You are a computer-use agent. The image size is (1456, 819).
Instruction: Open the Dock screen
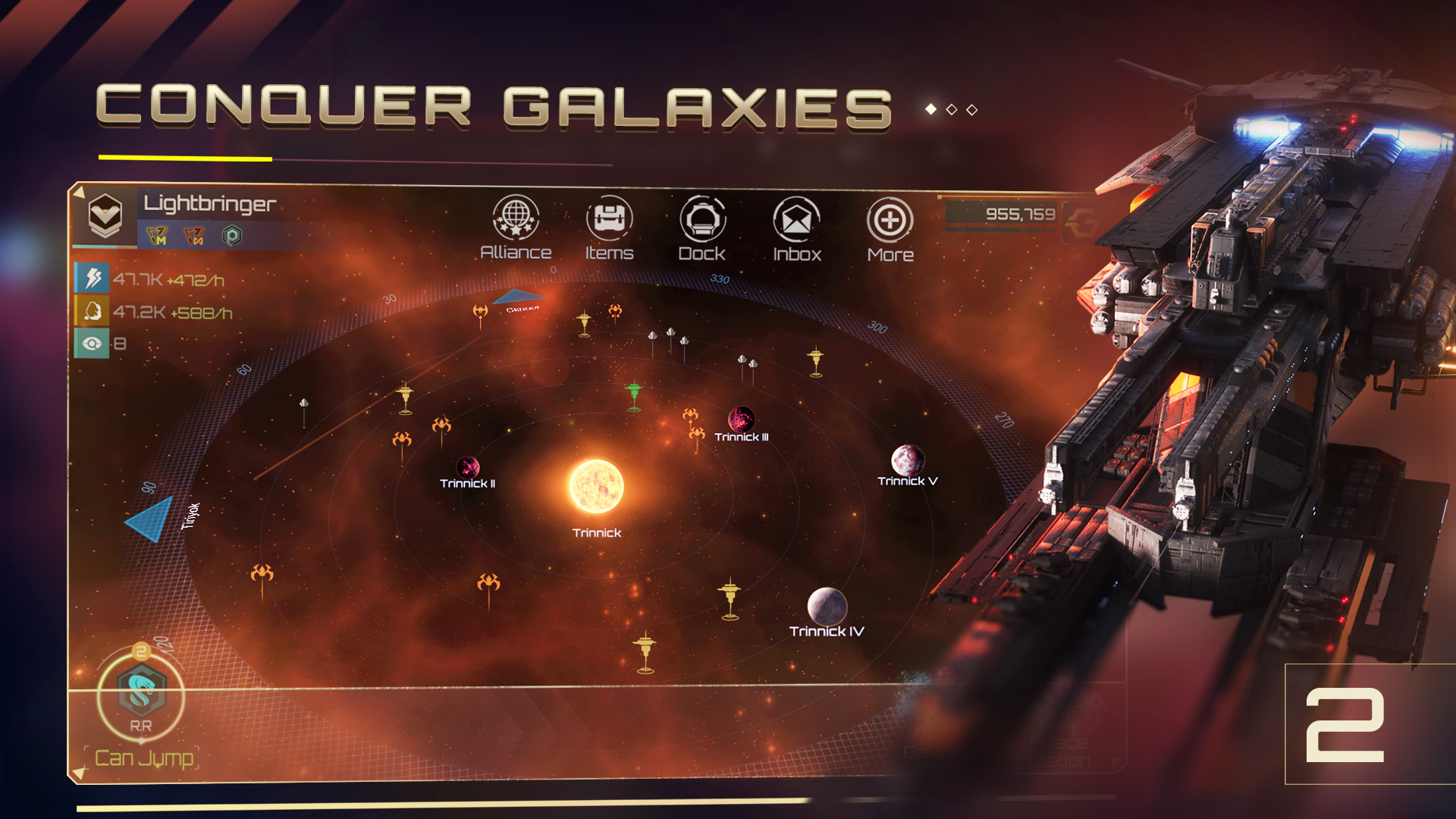(x=704, y=221)
